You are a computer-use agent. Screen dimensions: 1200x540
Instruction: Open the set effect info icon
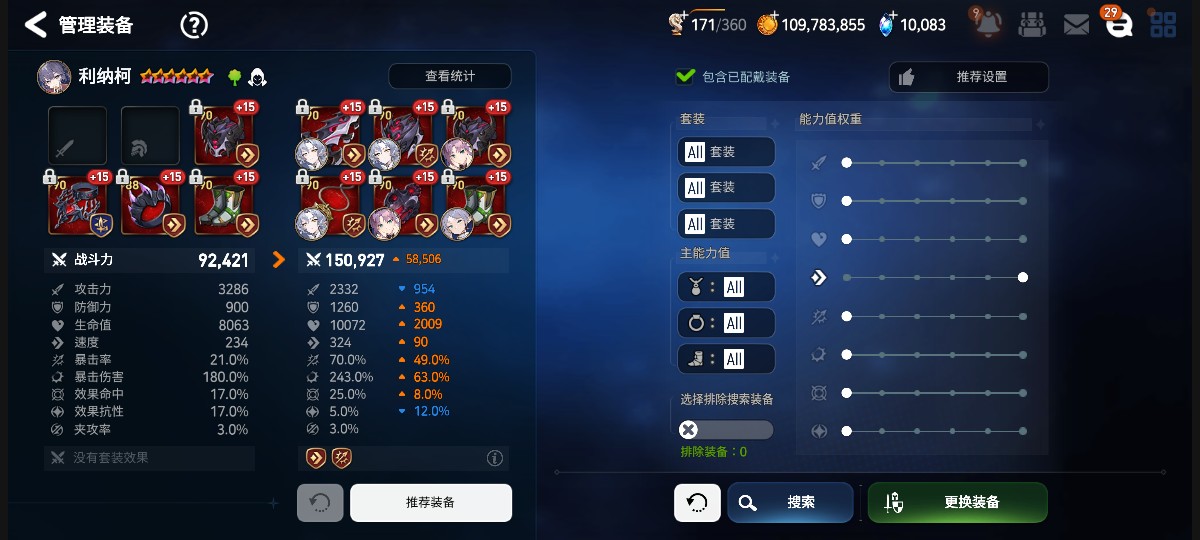494,458
